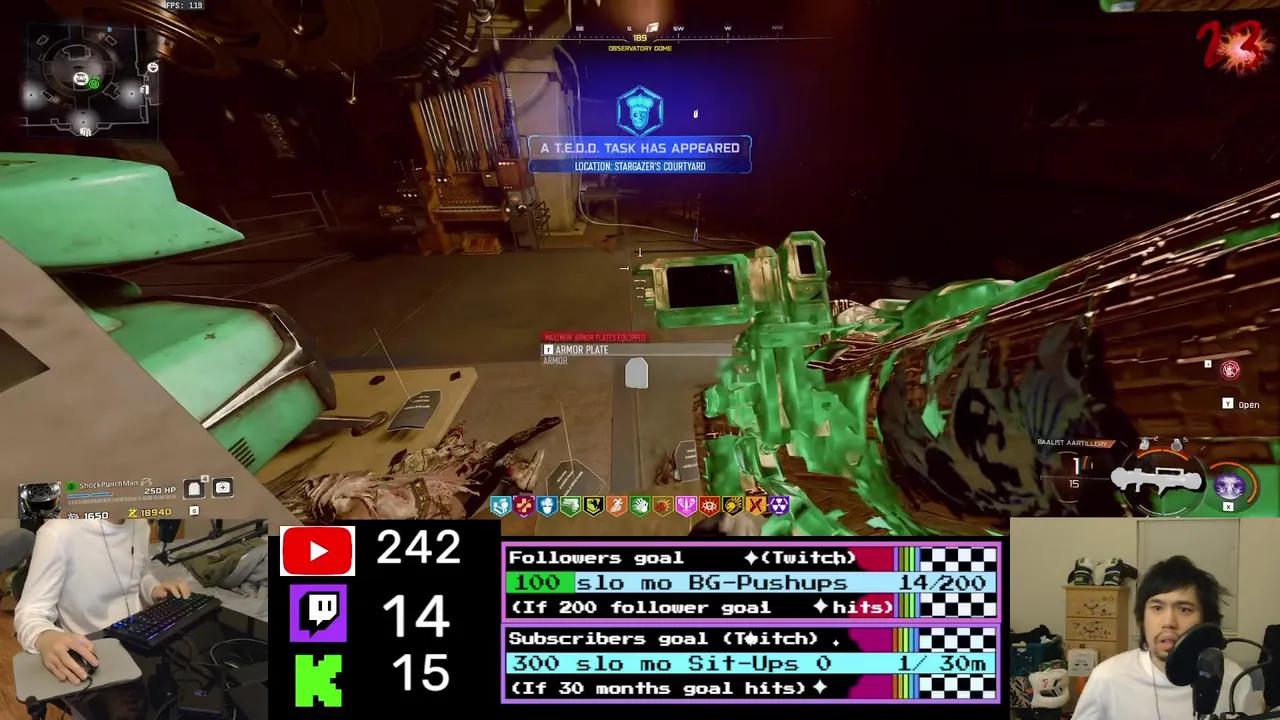Click the Twitch logo next to 14

(317, 613)
